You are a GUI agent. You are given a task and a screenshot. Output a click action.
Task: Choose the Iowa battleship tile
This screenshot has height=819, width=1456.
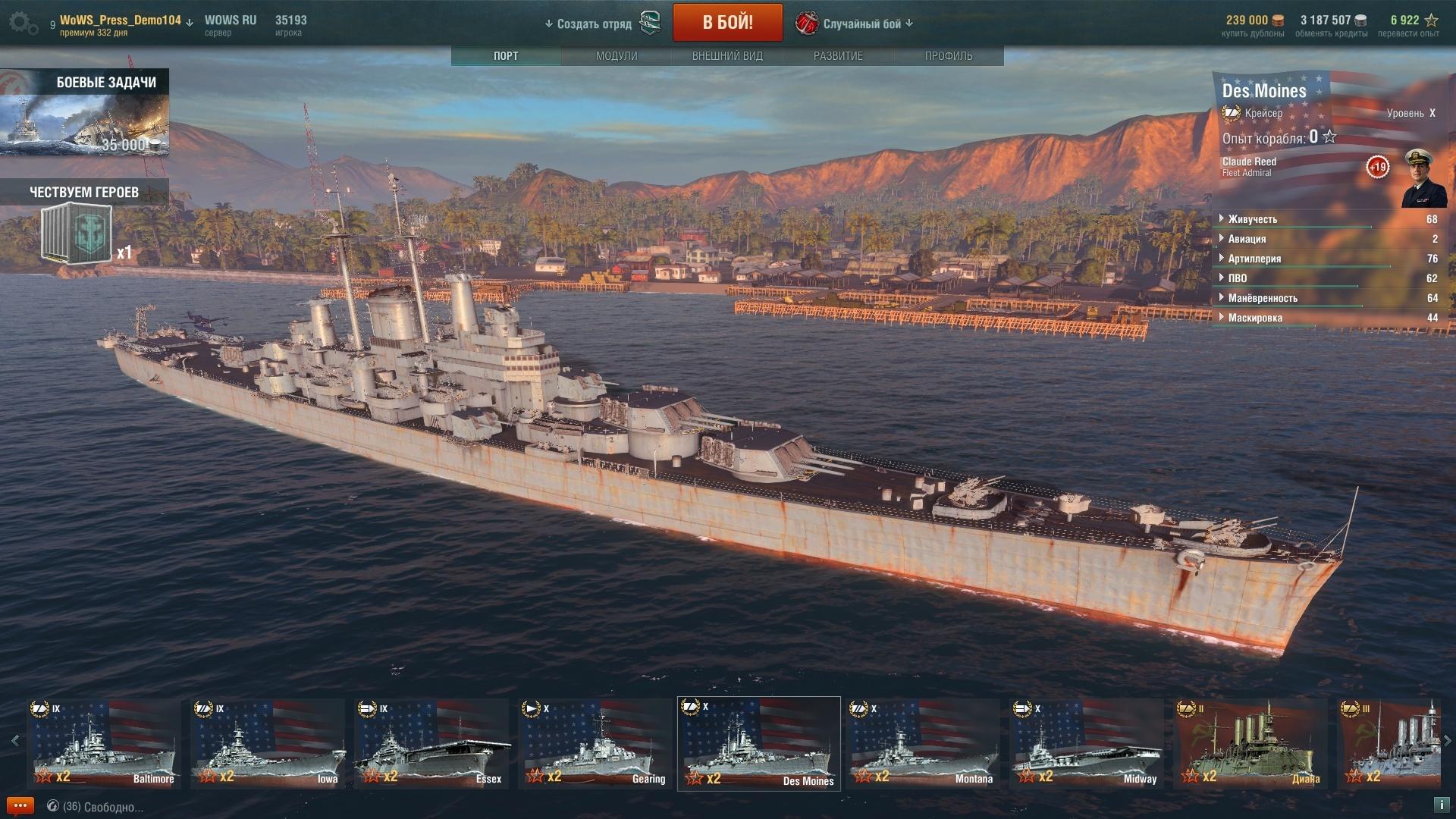coord(268,743)
